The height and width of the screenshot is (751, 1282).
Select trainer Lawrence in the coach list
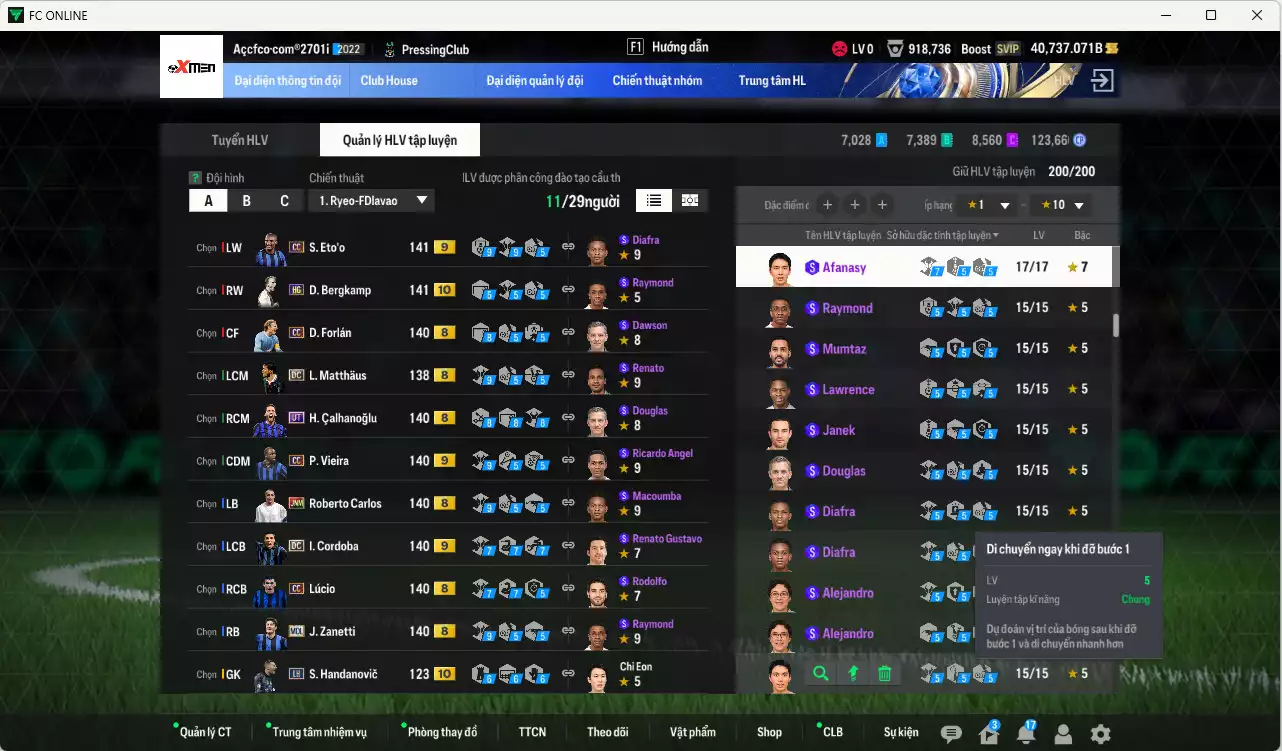click(848, 390)
